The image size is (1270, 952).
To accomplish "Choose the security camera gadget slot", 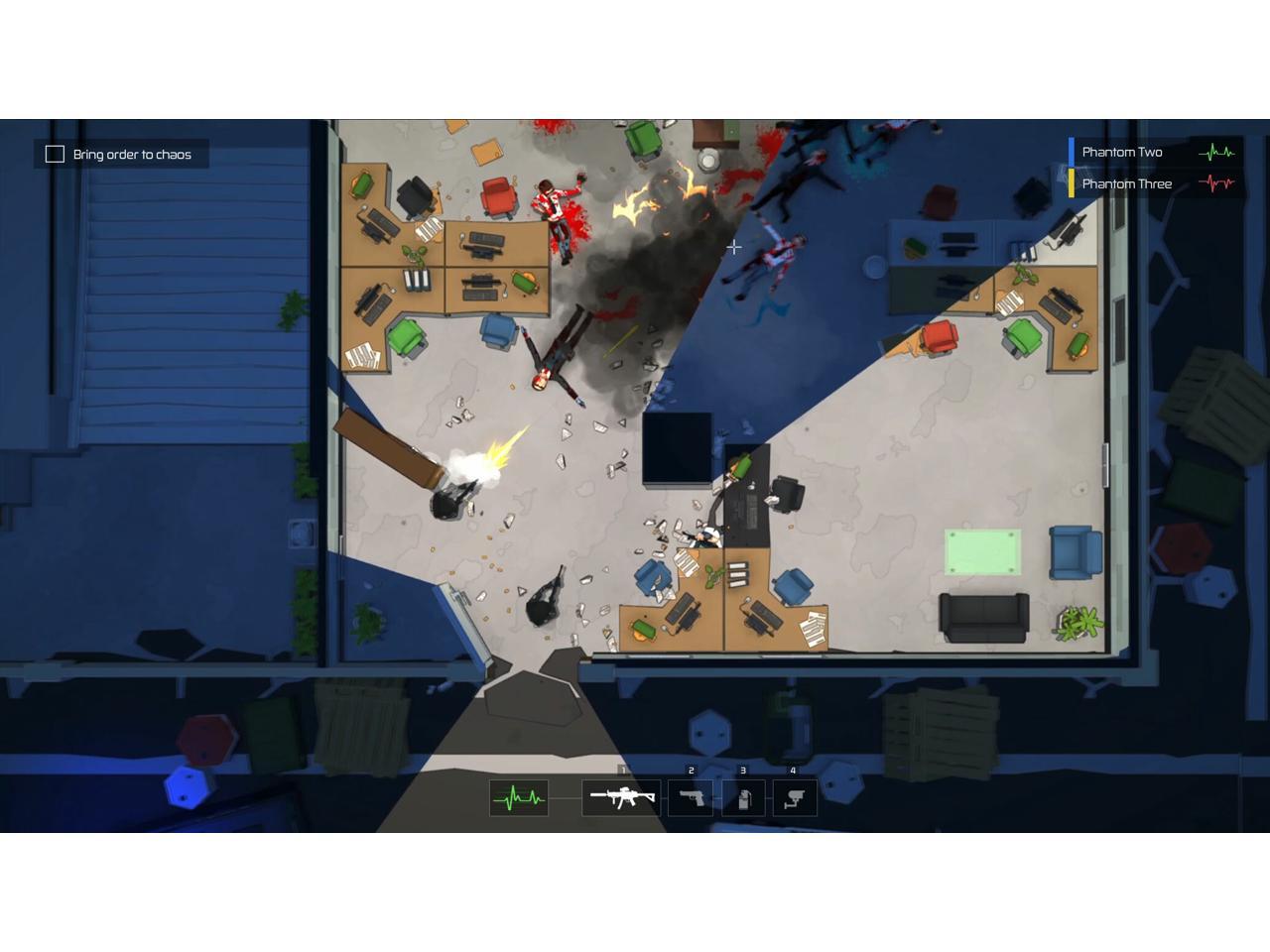I will [x=794, y=797].
